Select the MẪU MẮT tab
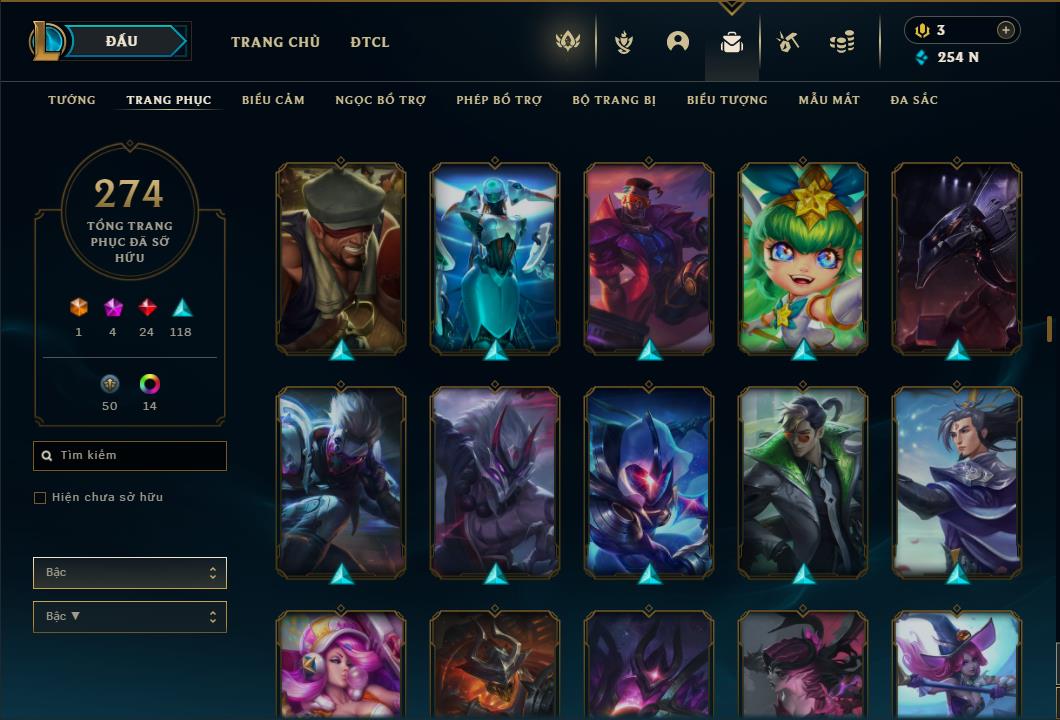 [x=829, y=100]
